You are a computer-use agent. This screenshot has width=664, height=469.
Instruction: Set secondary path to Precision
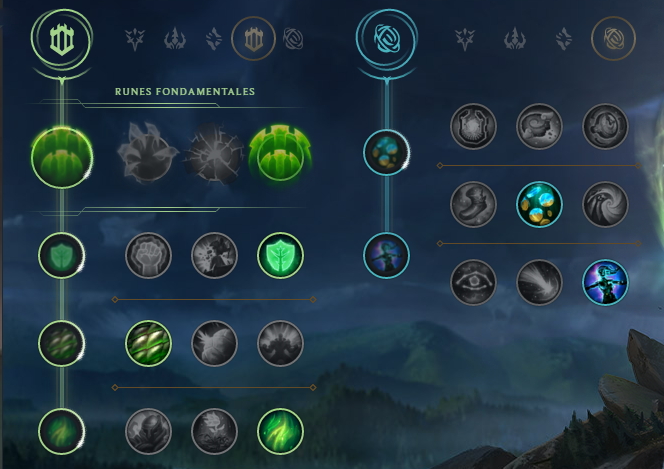(465, 39)
